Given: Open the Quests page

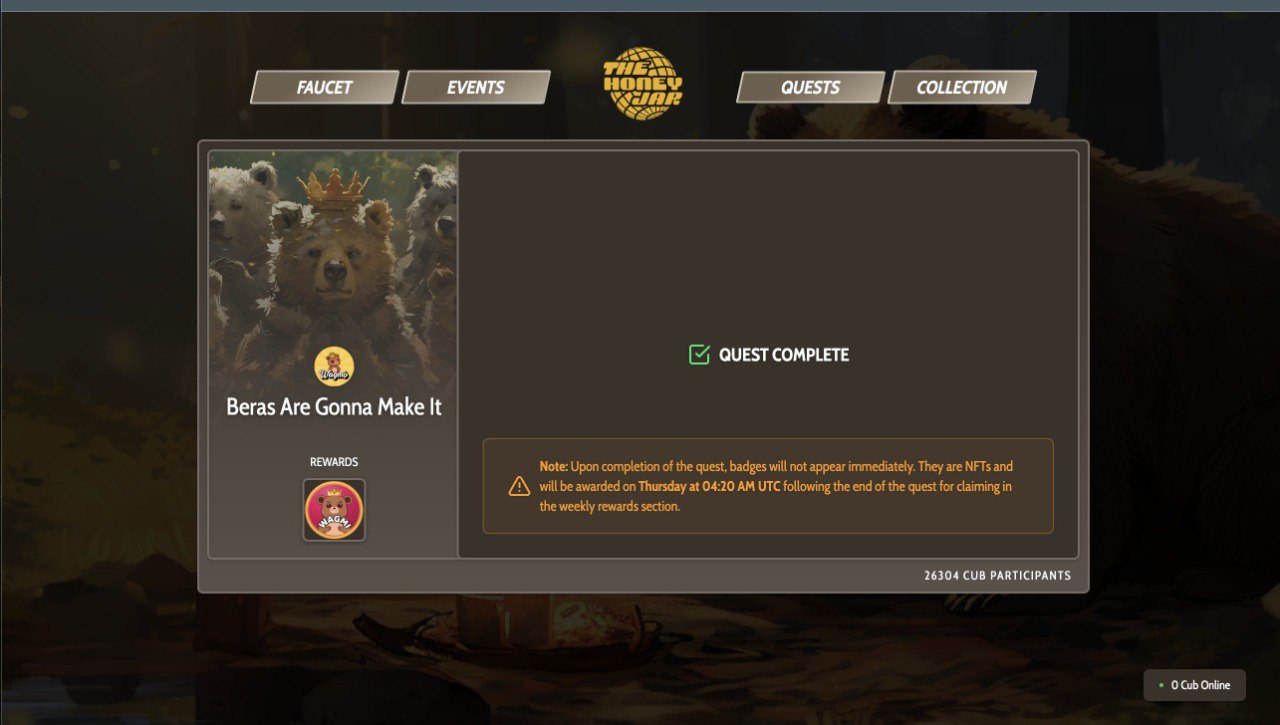Looking at the screenshot, I should tap(810, 87).
